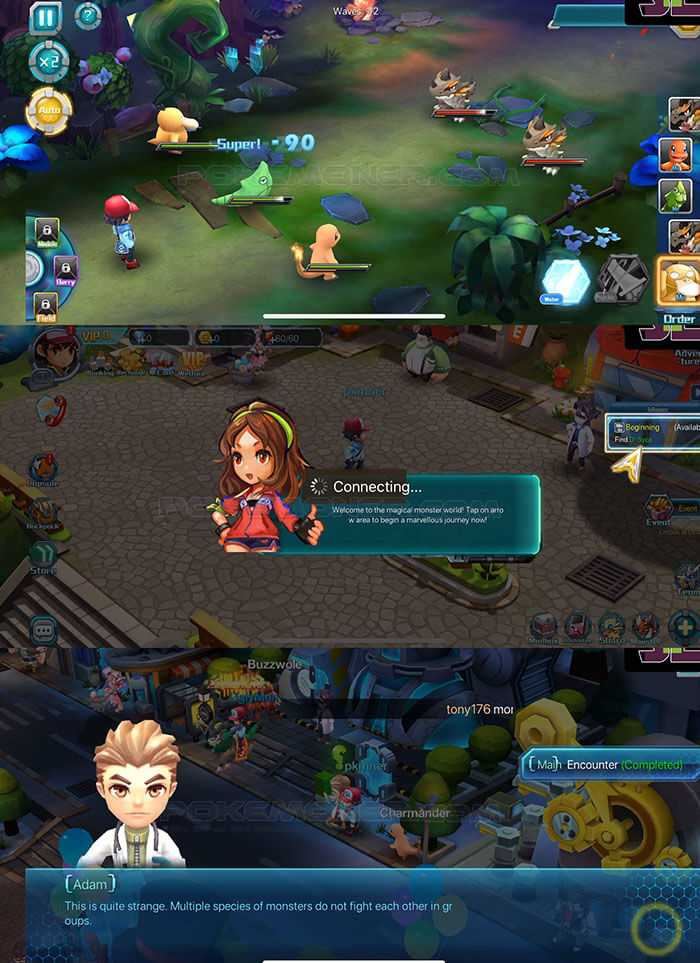Open the Backpack
This screenshot has width=700, height=963.
[42, 510]
